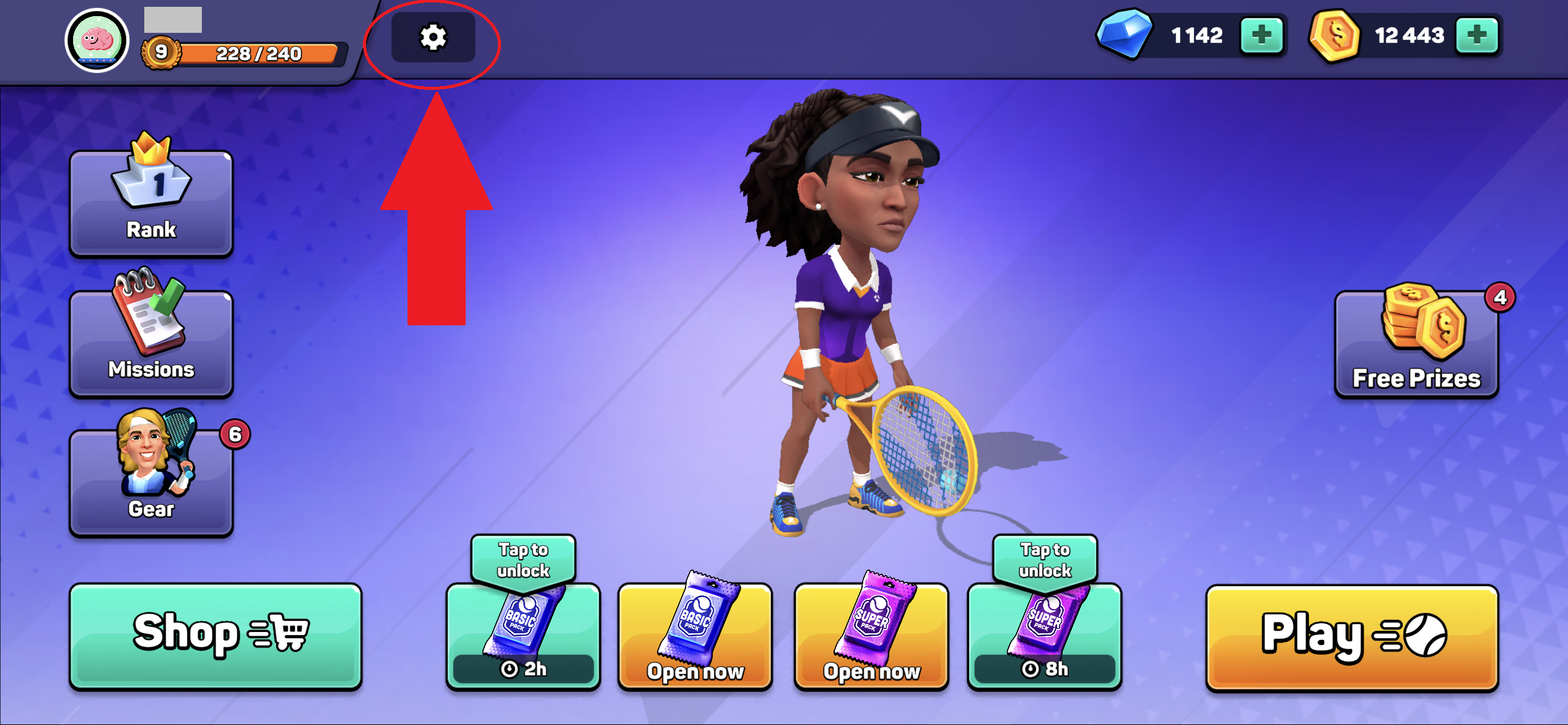Viewport: 1568px width, 725px height.
Task: Open the settings gear menu
Action: pyautogui.click(x=433, y=38)
